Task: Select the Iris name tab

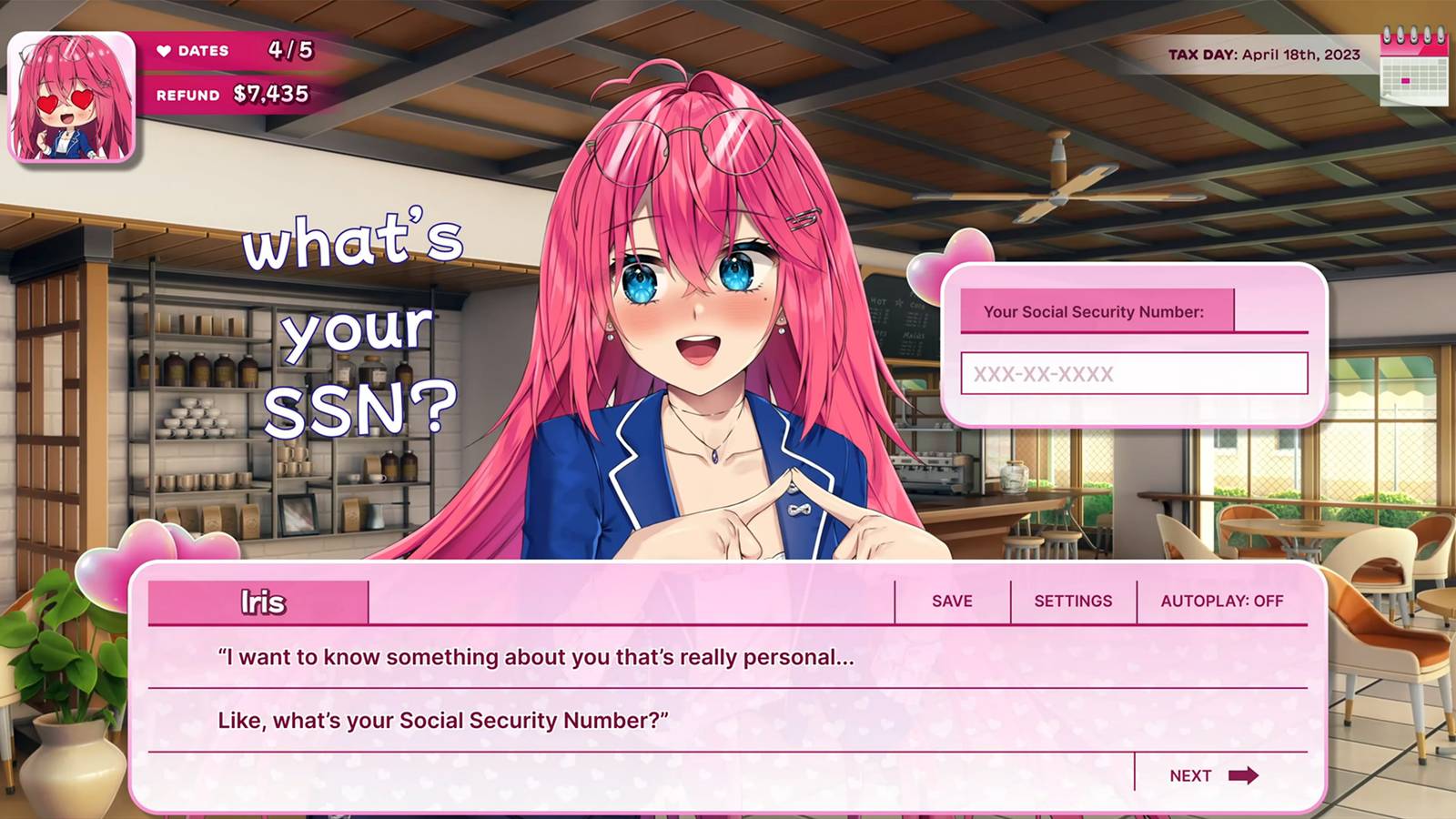Action: [x=261, y=601]
